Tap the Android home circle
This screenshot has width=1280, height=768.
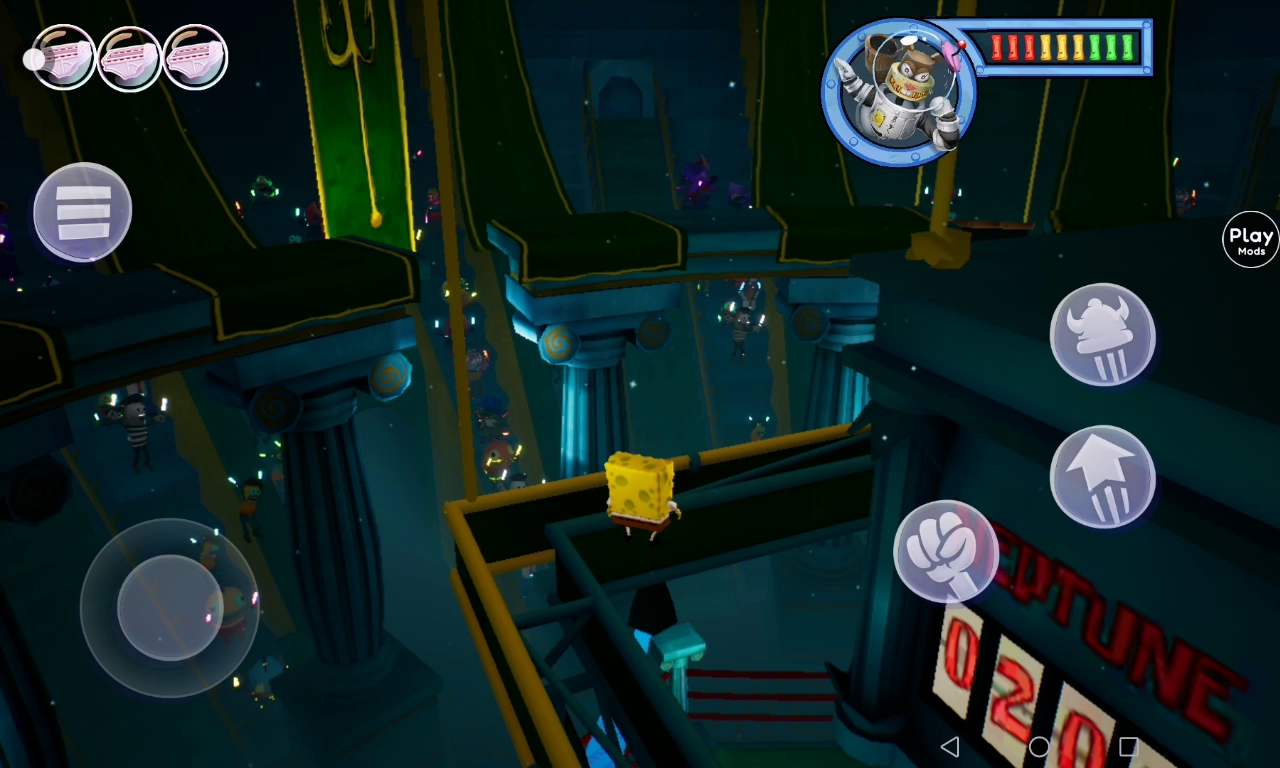1039,746
